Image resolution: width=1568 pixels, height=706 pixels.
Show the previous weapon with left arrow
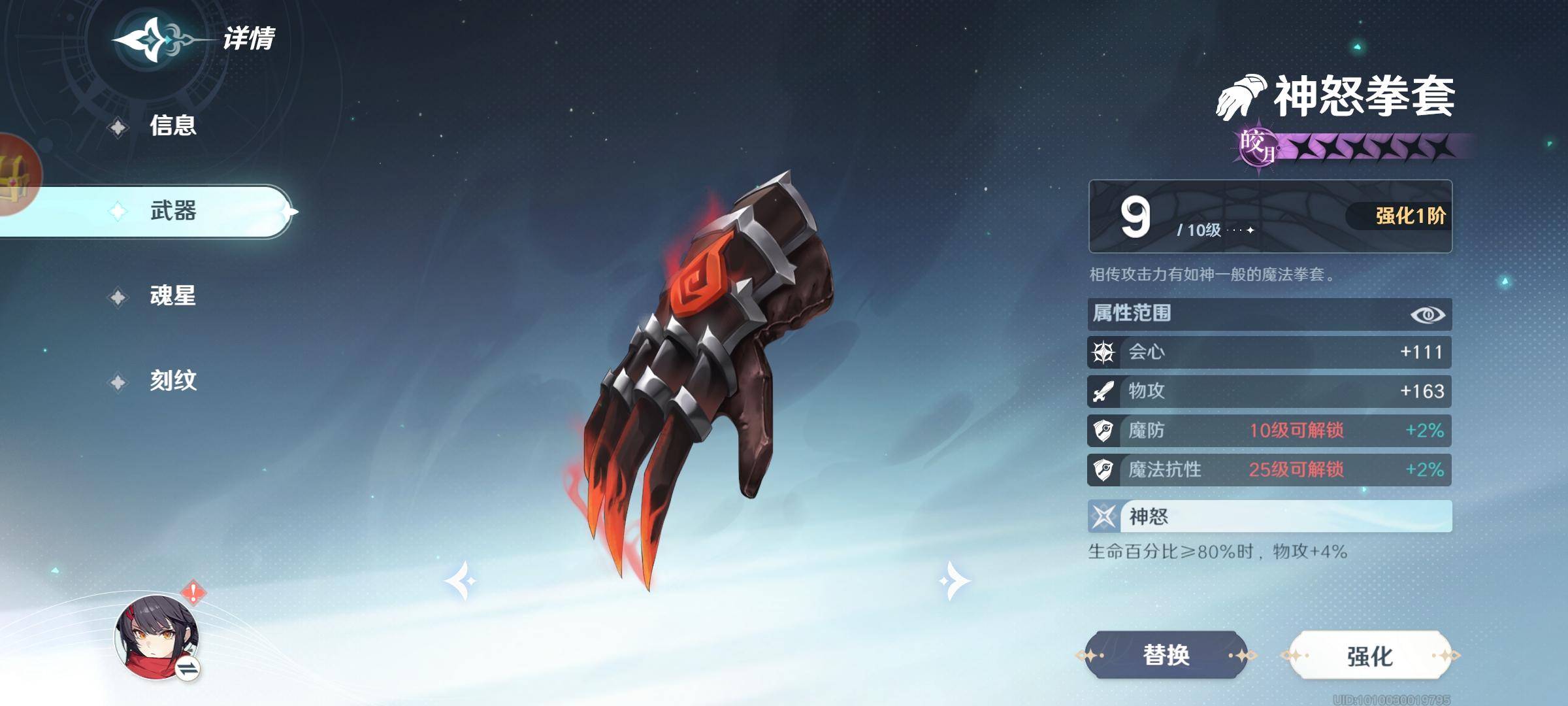click(x=461, y=580)
